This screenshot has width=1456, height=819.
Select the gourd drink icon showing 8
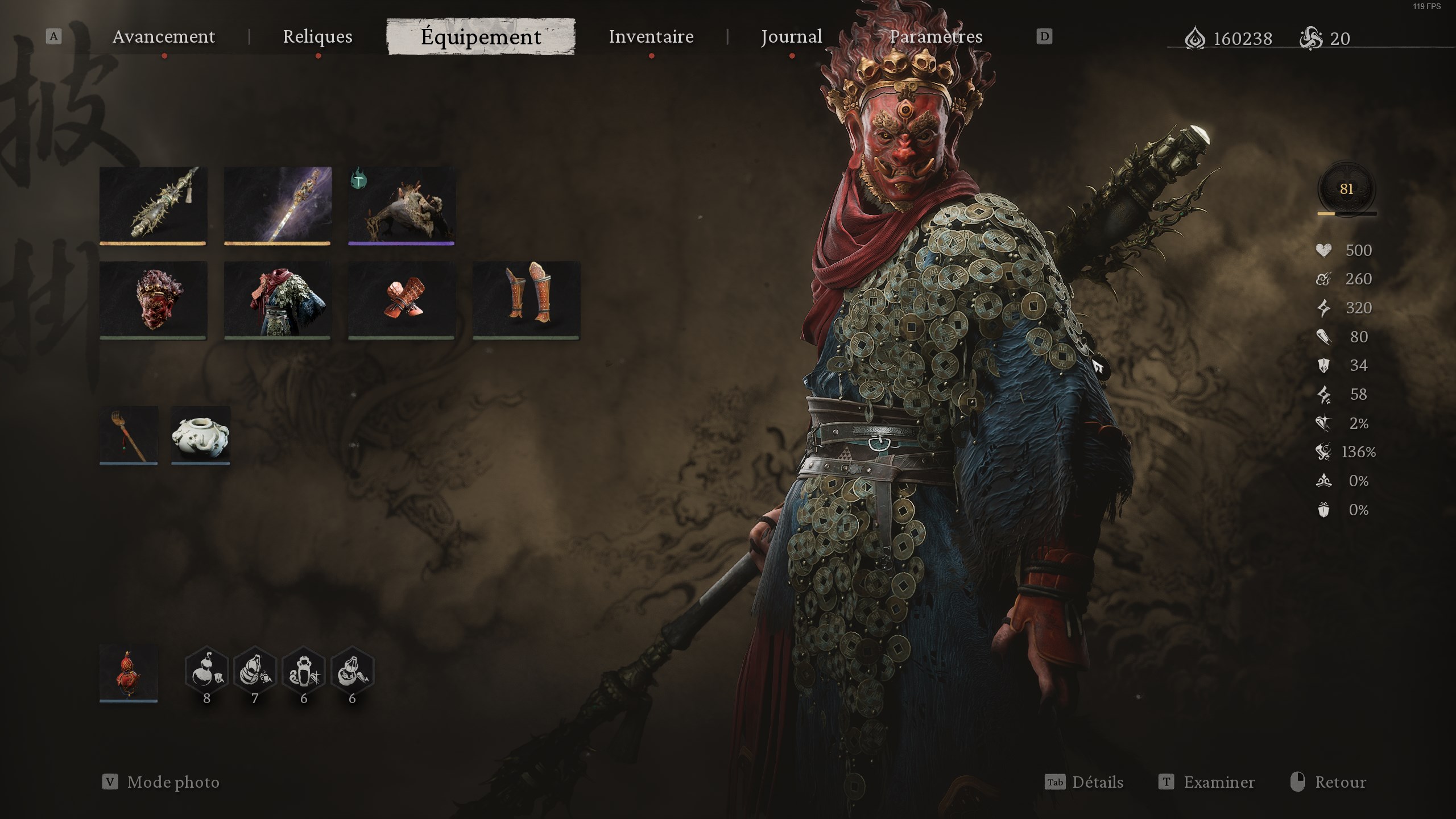(x=208, y=670)
